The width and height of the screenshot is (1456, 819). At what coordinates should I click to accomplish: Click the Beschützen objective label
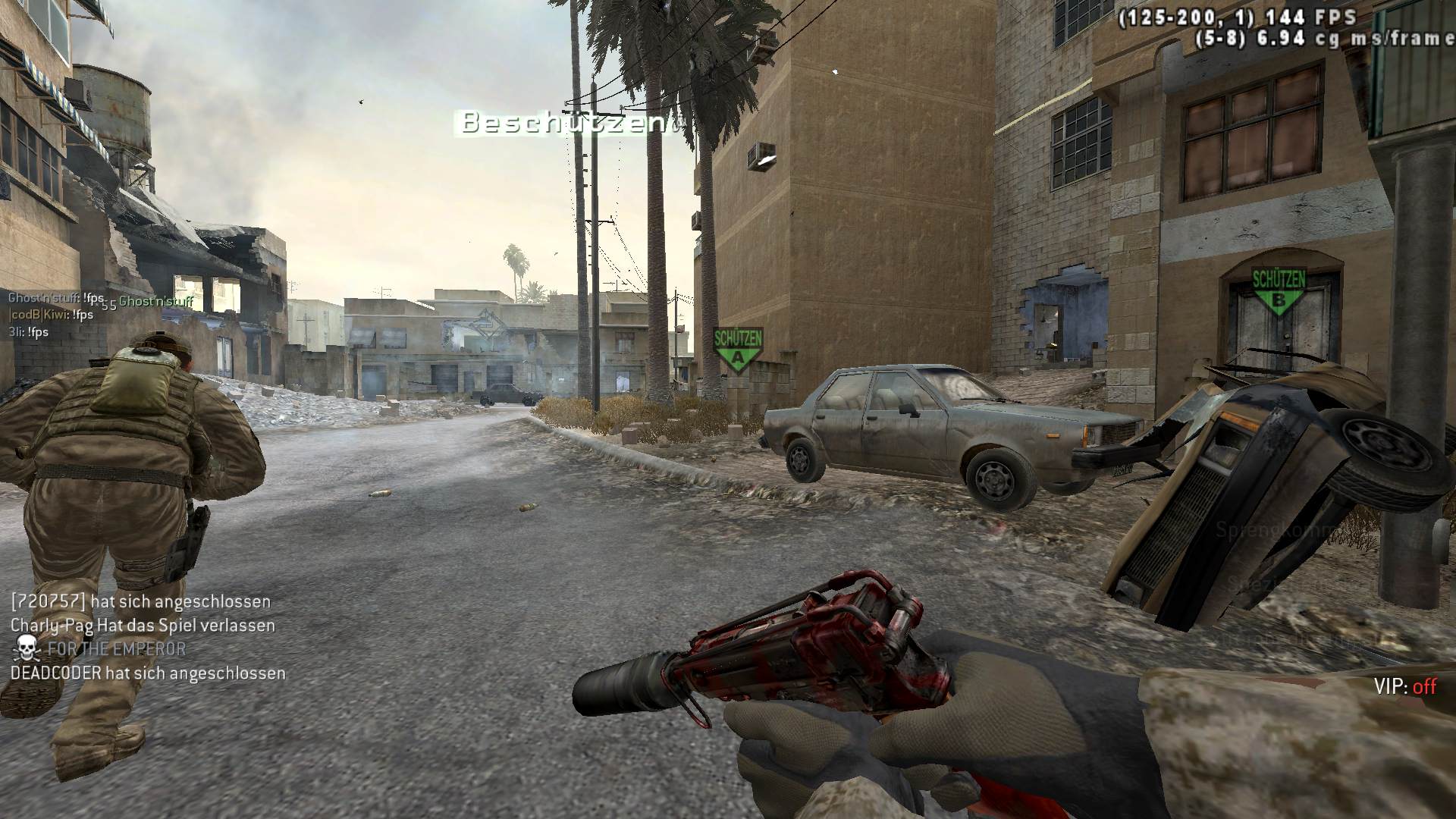(563, 123)
